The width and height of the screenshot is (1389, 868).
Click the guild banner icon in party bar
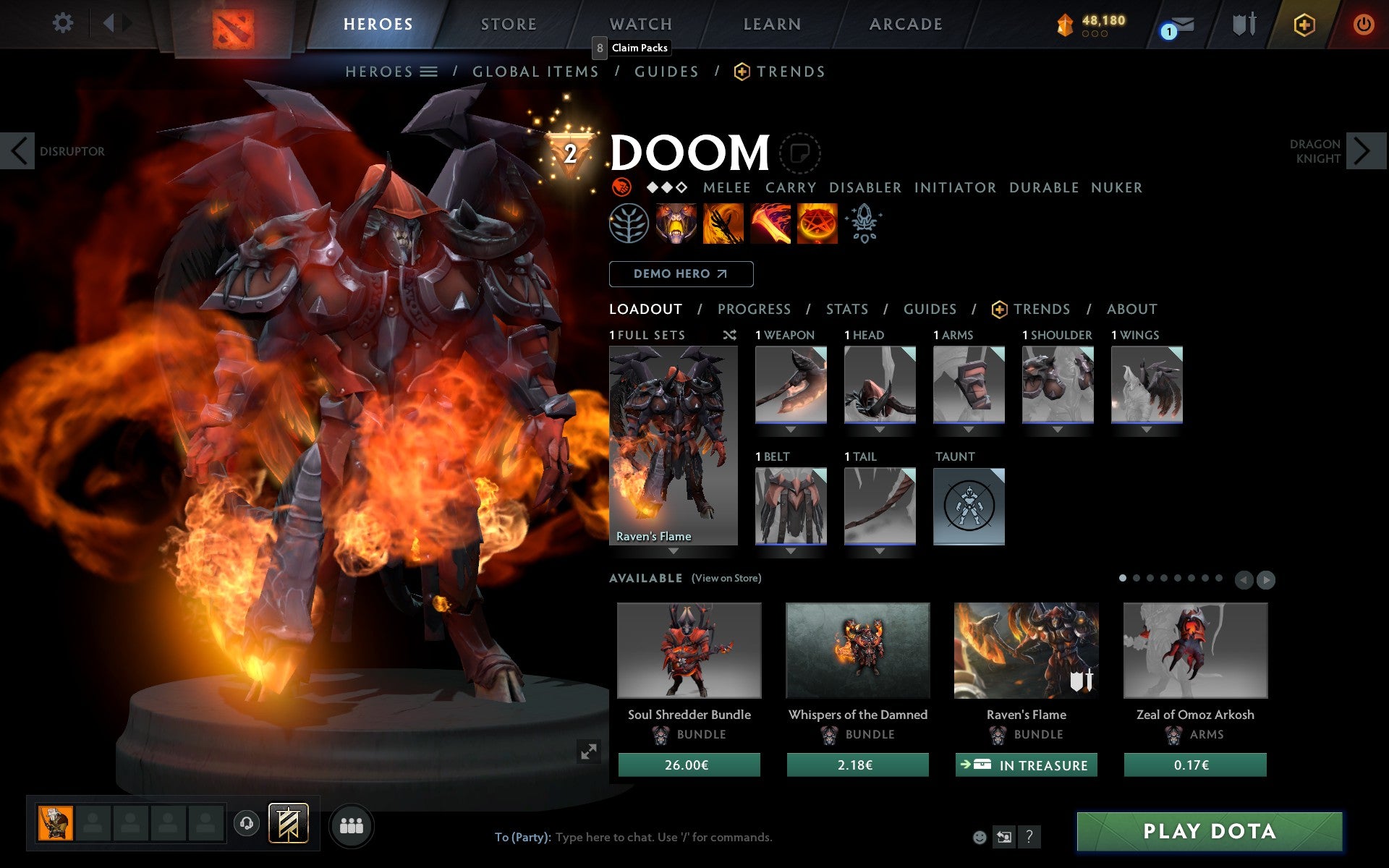tap(288, 823)
